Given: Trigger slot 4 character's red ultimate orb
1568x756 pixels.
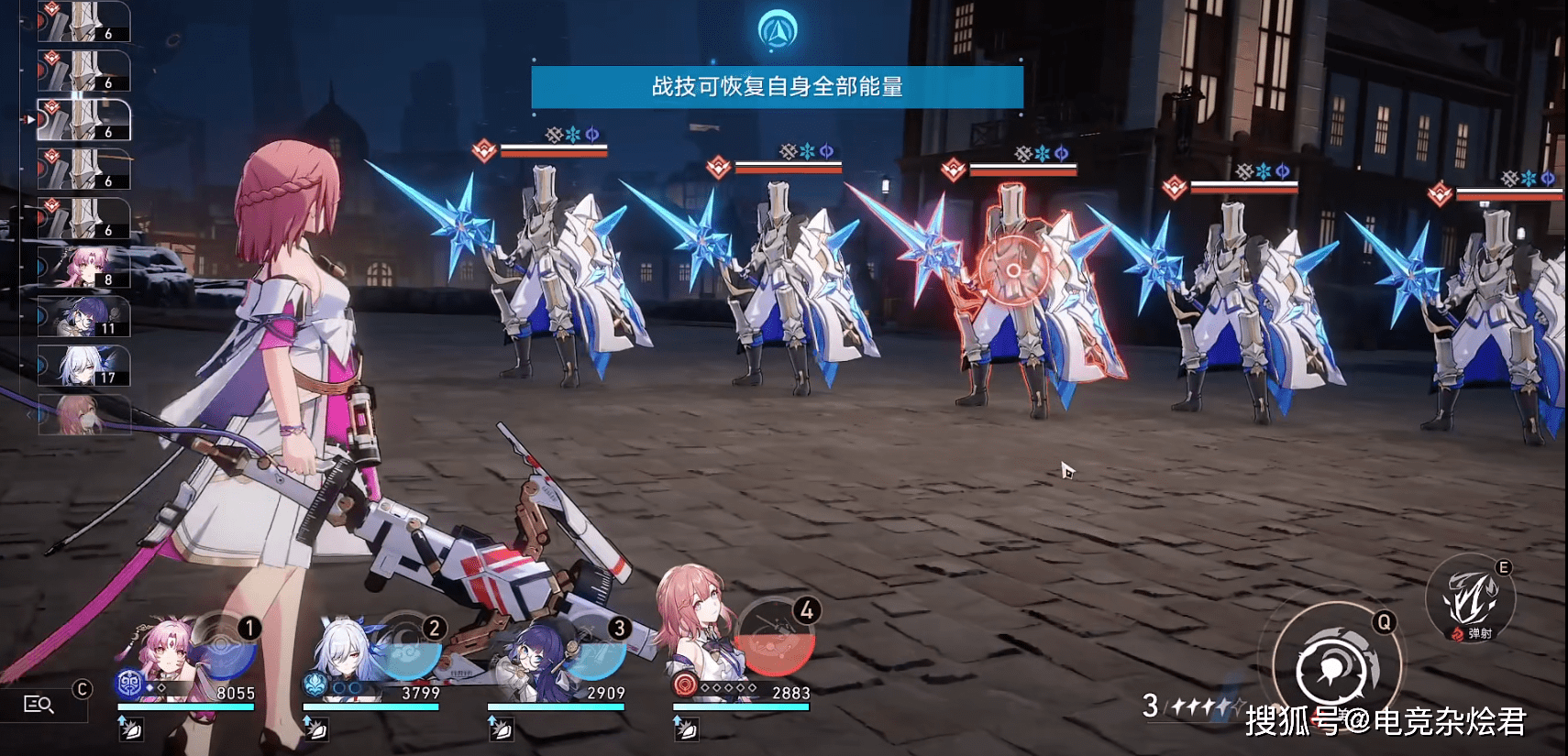Looking at the screenshot, I should (776, 640).
